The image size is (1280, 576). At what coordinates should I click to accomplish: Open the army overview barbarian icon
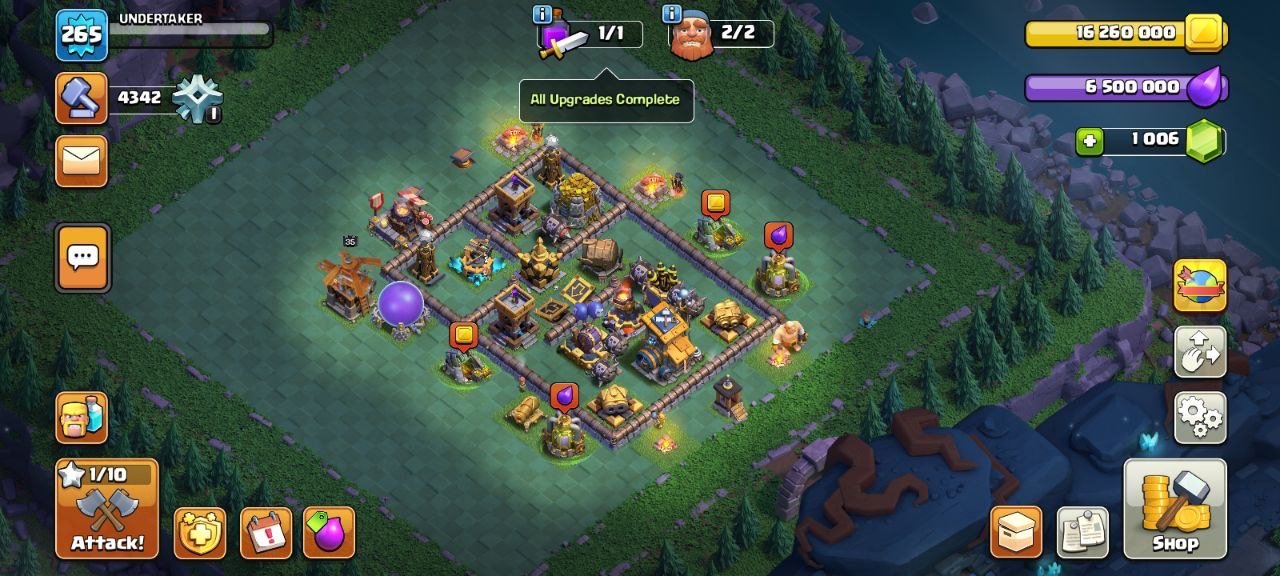[x=81, y=417]
